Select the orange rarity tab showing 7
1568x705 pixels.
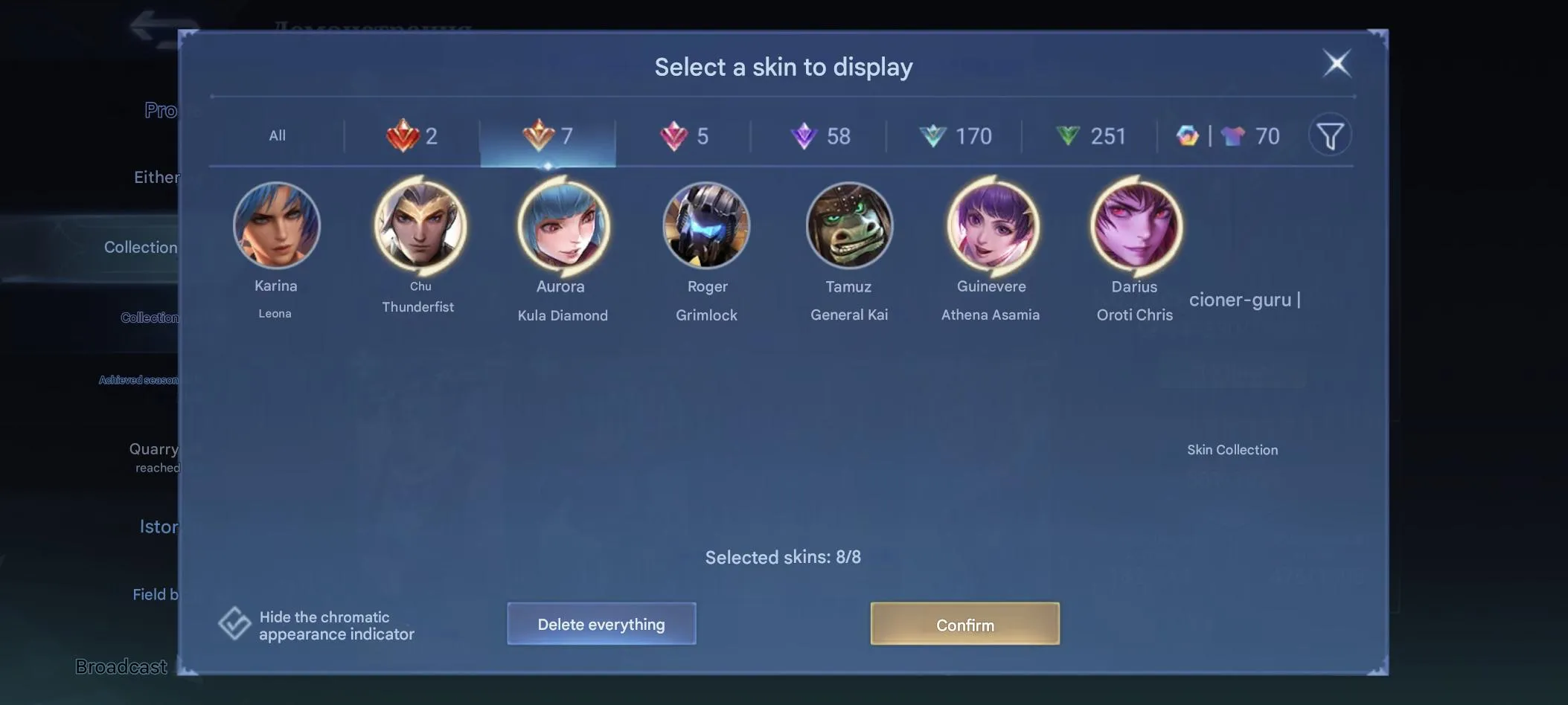point(548,136)
